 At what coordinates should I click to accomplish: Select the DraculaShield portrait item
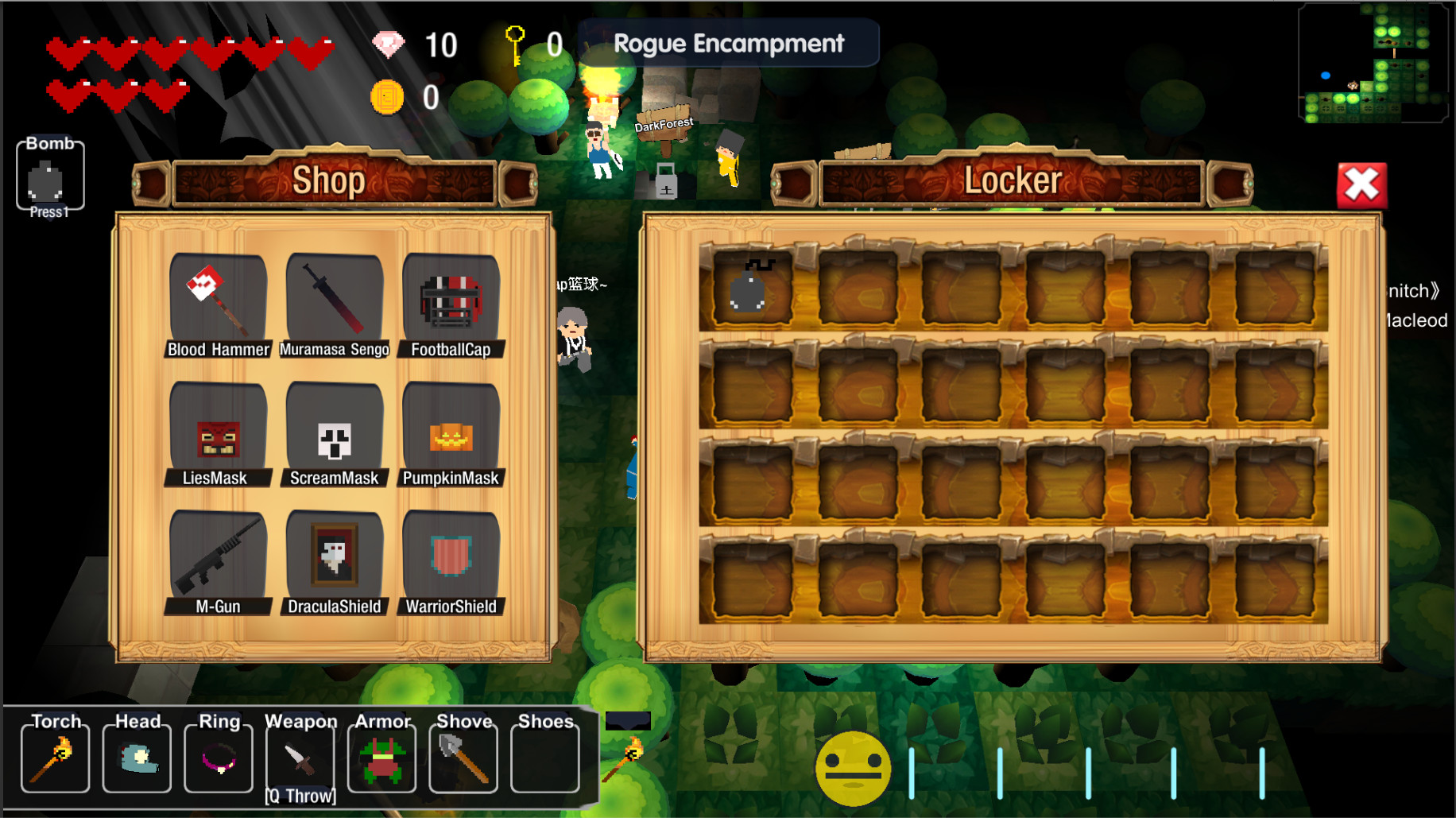334,560
